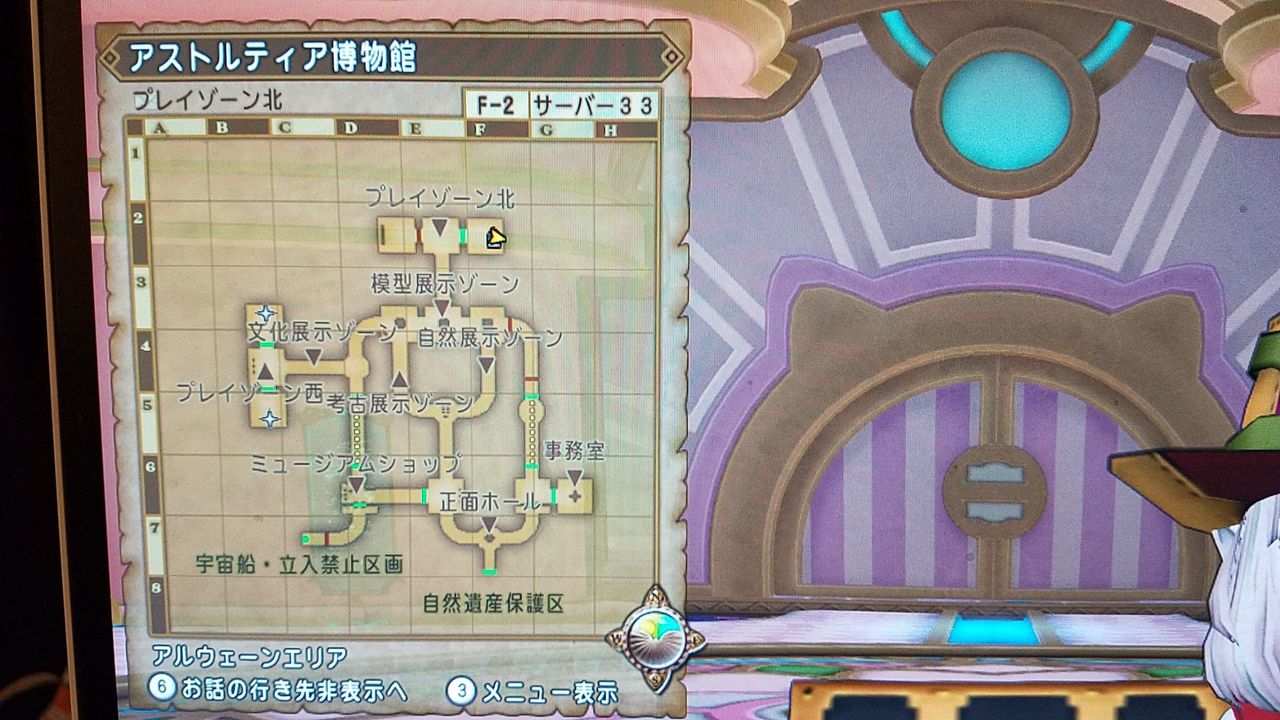Click the sparkle below プレイゾーン西
Viewport: 1280px width, 720px height.
point(268,418)
